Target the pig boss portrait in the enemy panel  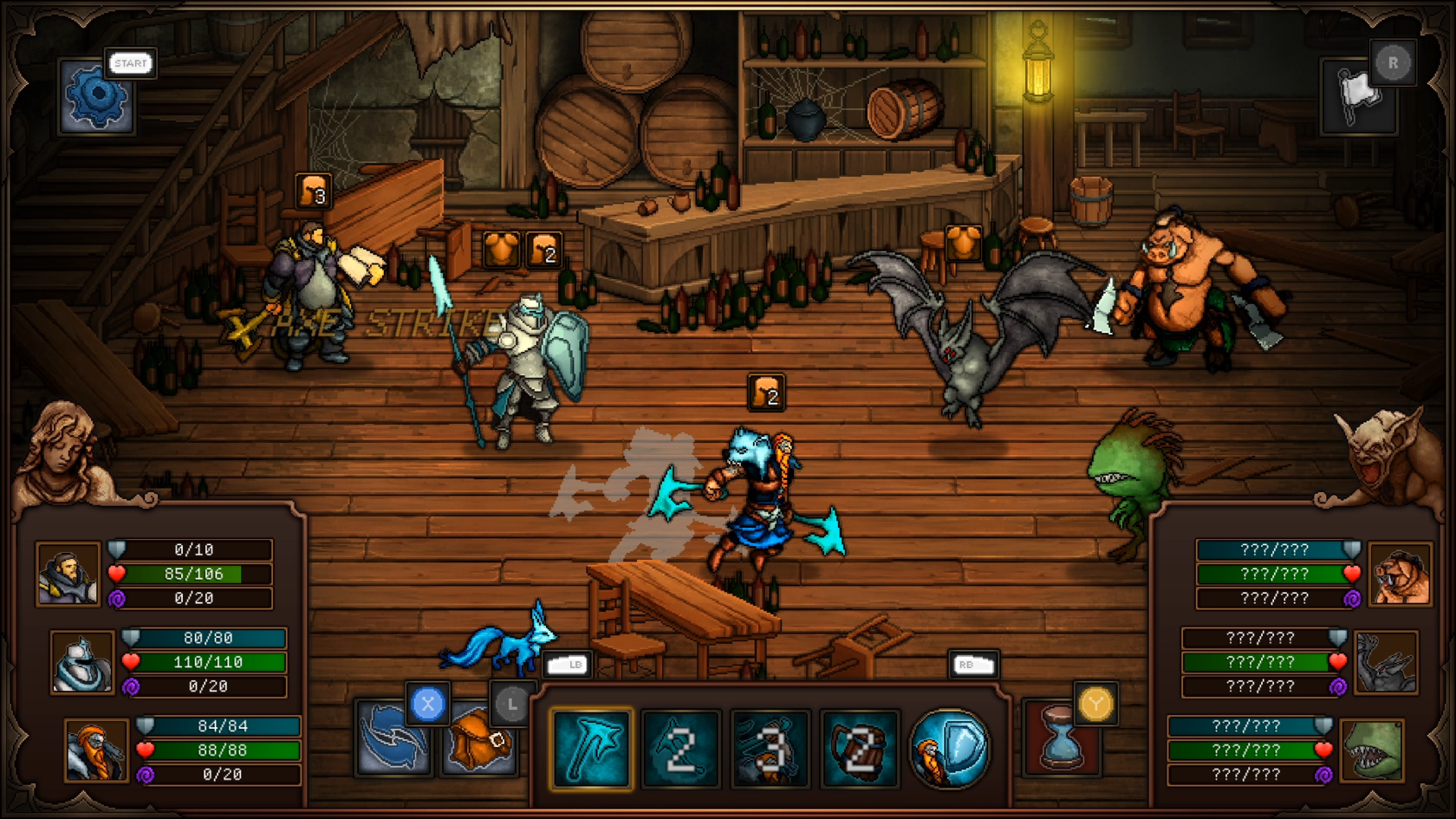coord(1401,575)
